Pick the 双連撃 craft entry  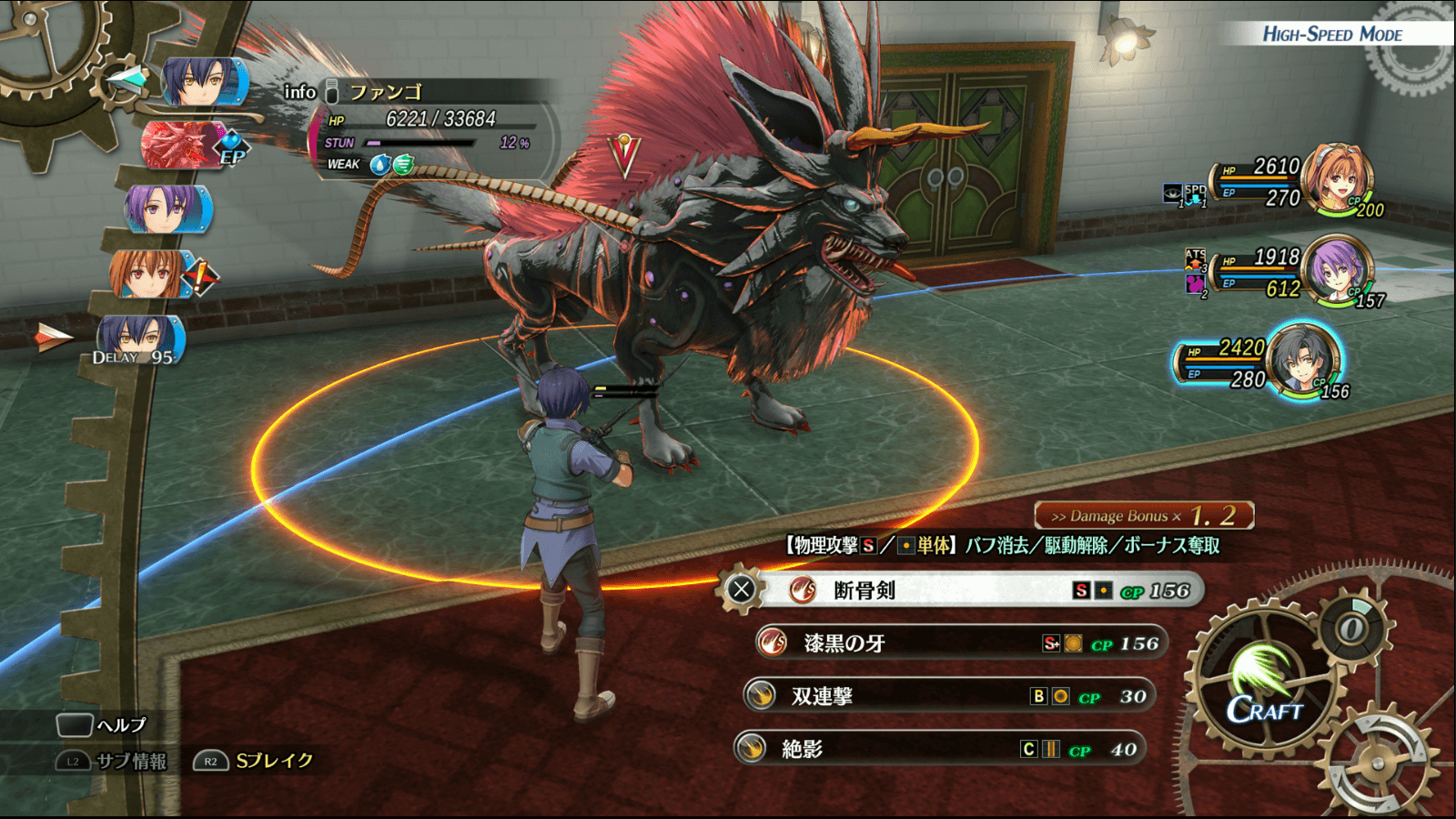[949, 696]
